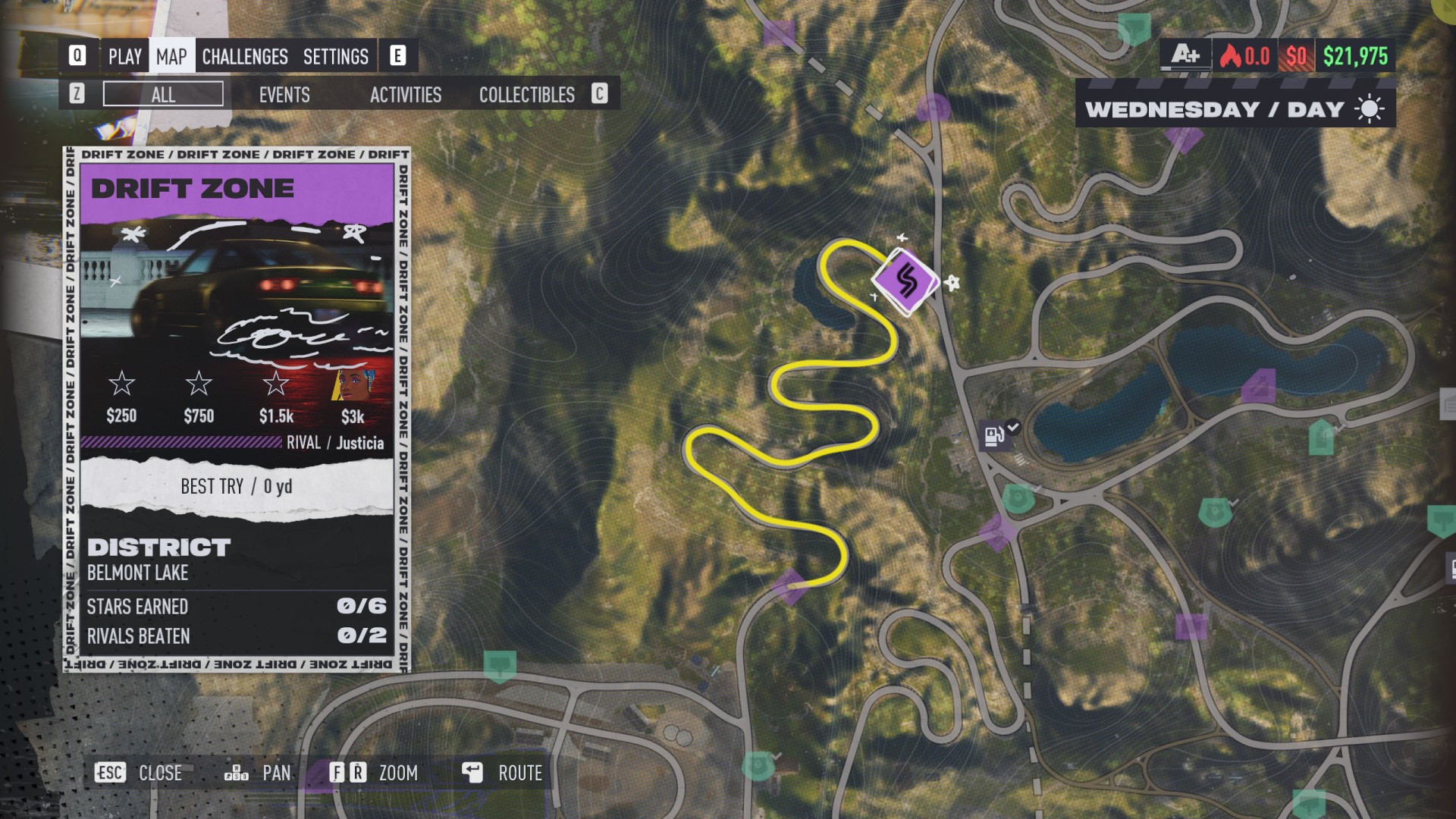Switch to the CHALLENGES tab
The width and height of the screenshot is (1456, 819).
[244, 57]
